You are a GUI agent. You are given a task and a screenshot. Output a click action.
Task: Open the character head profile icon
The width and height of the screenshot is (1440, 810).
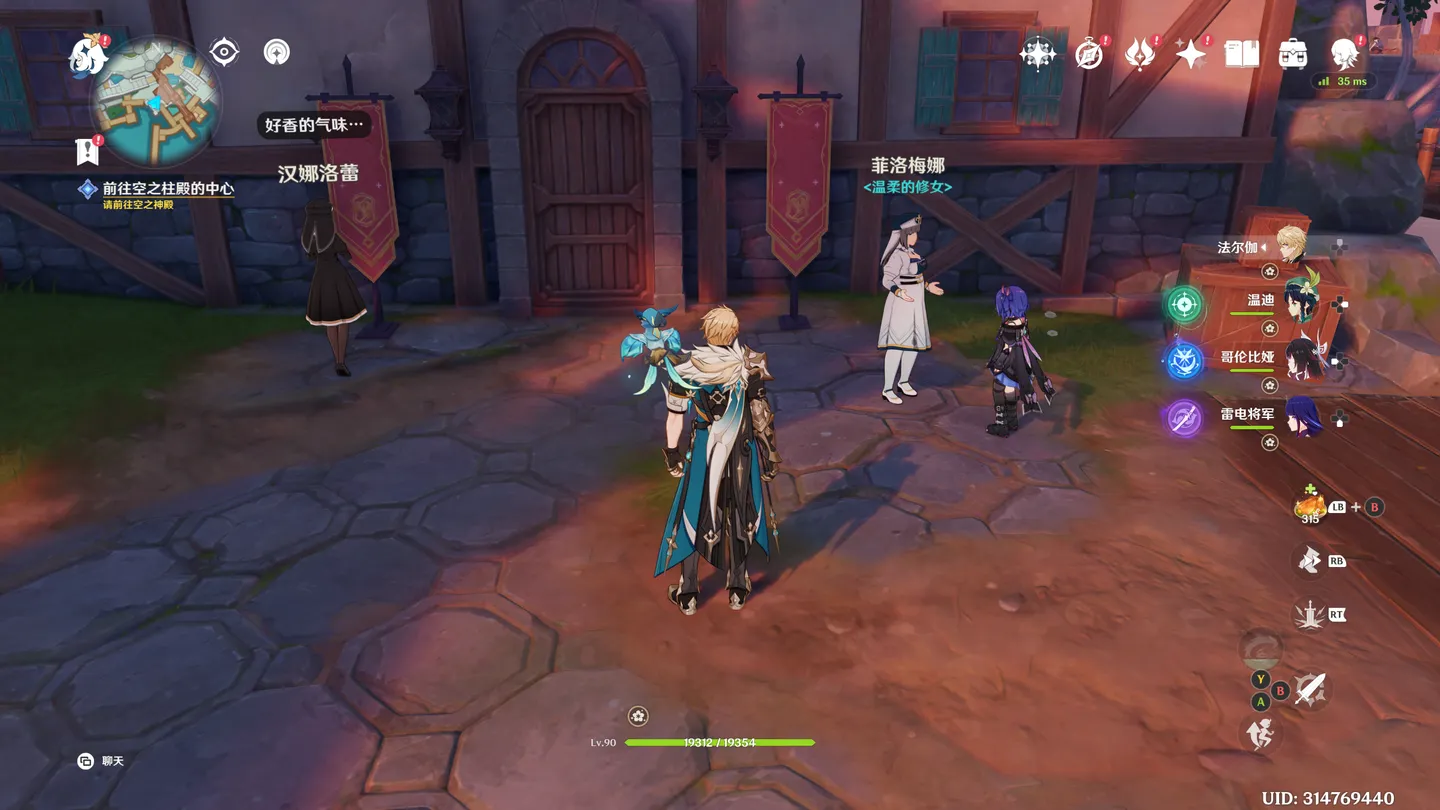pos(1345,54)
